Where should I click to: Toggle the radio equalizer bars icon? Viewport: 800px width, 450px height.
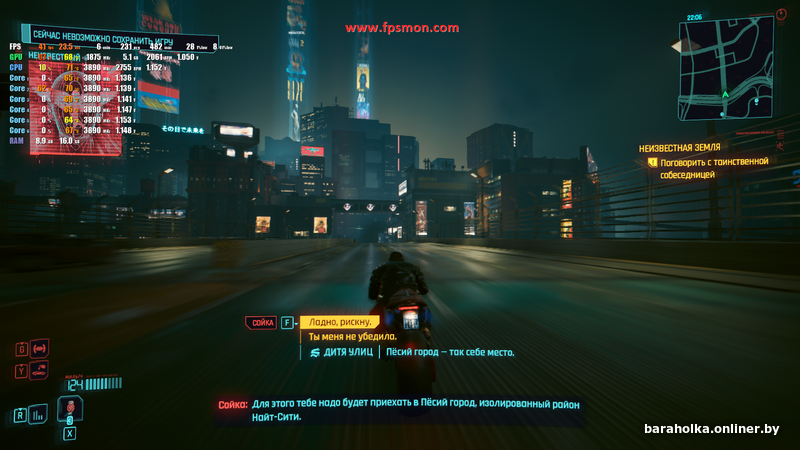point(39,413)
